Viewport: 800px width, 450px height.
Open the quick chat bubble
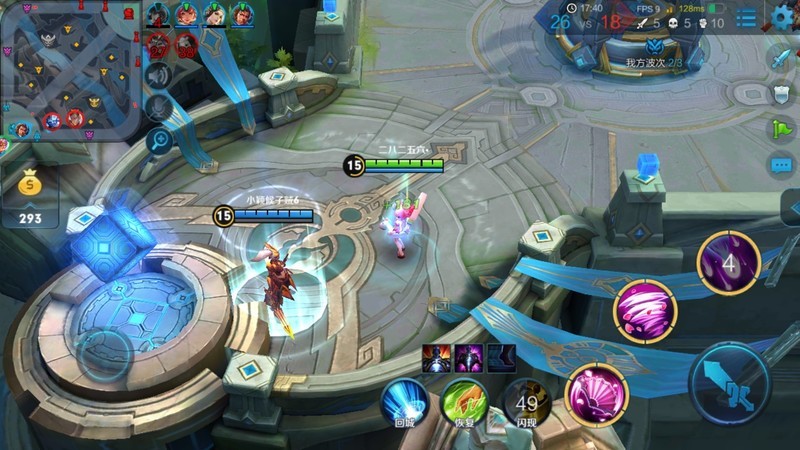click(x=781, y=165)
